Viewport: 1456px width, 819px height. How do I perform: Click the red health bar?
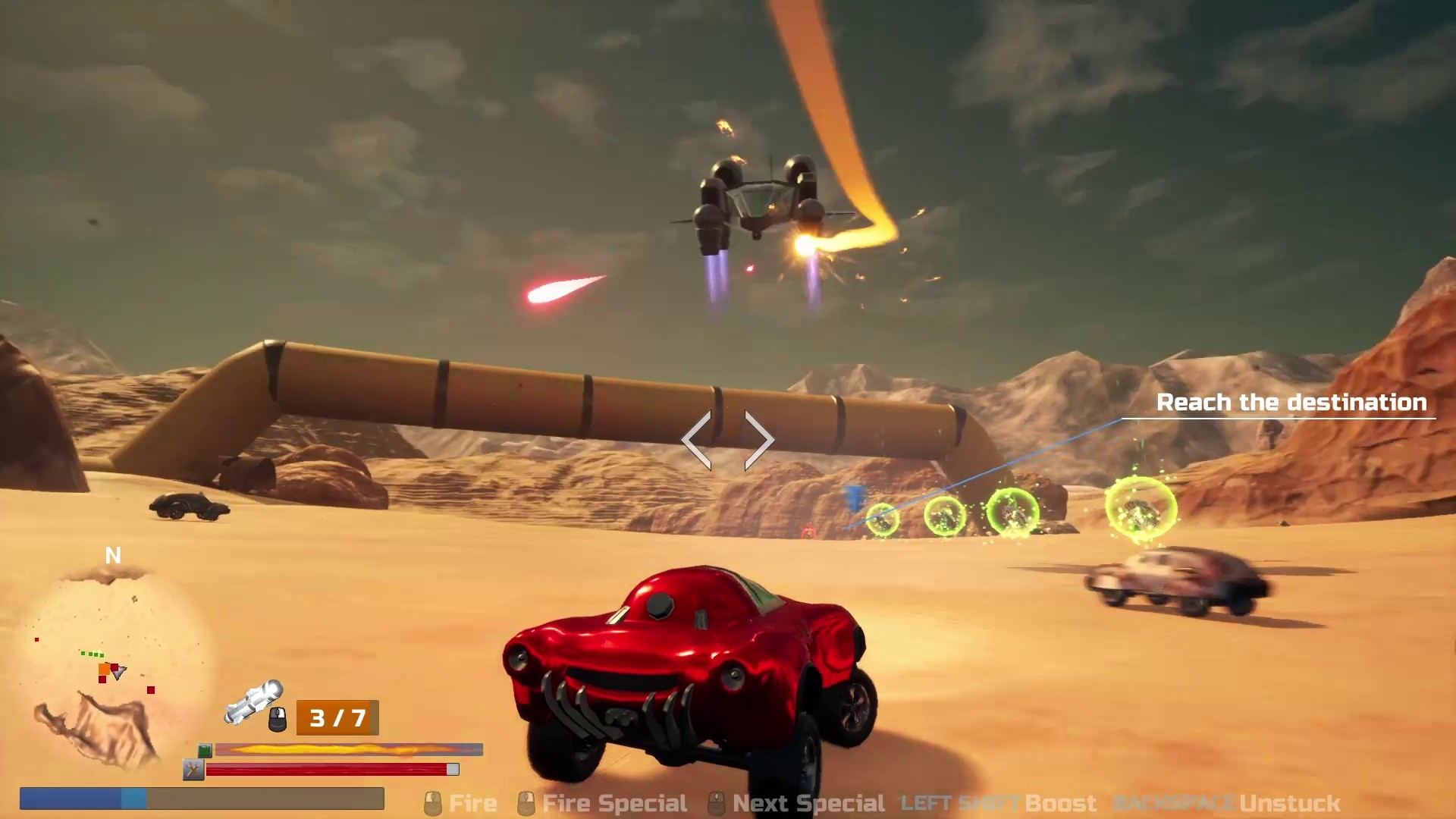[330, 770]
